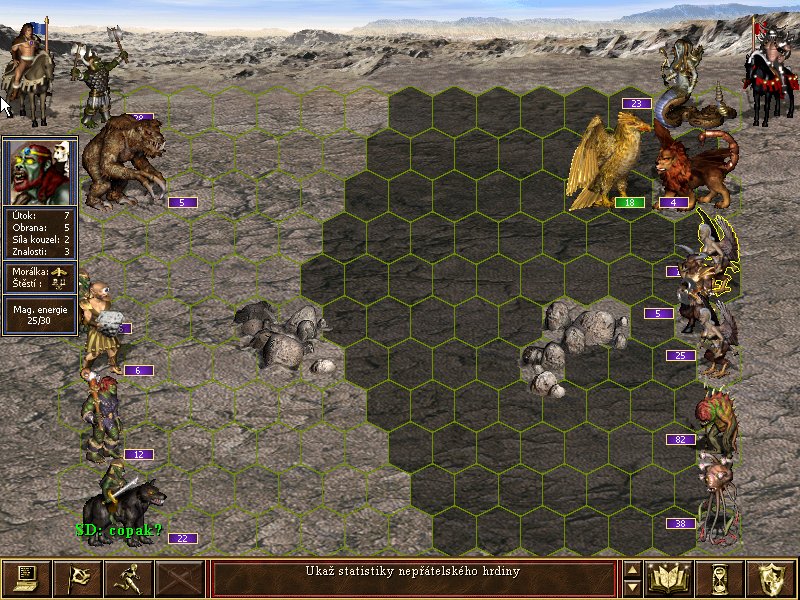Viewport: 800px width, 600px height.
Task: Defend using the shield button
Action: (770, 578)
